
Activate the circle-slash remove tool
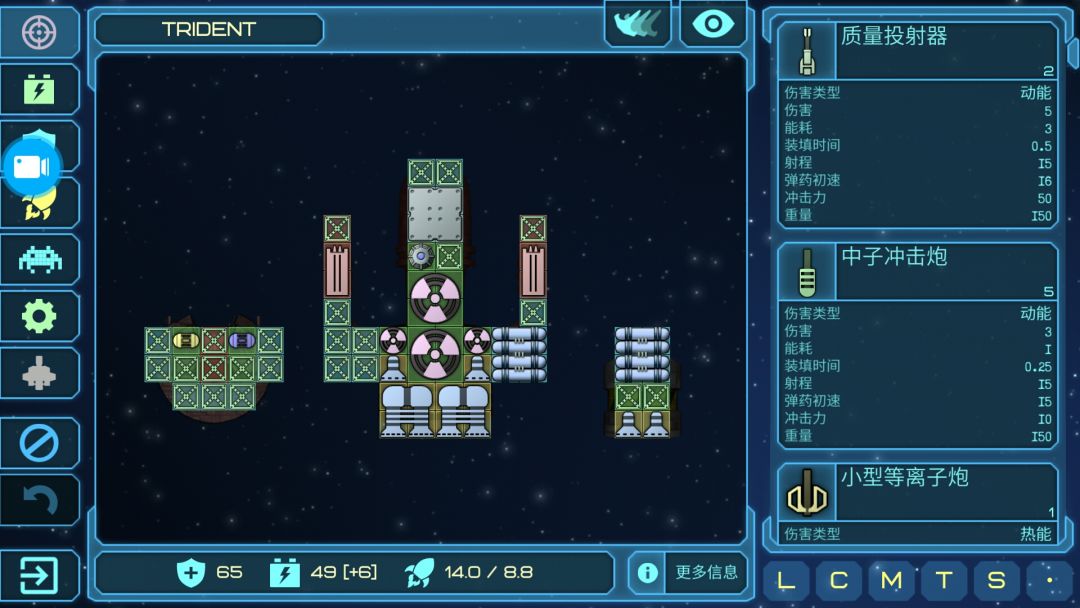coord(39,442)
